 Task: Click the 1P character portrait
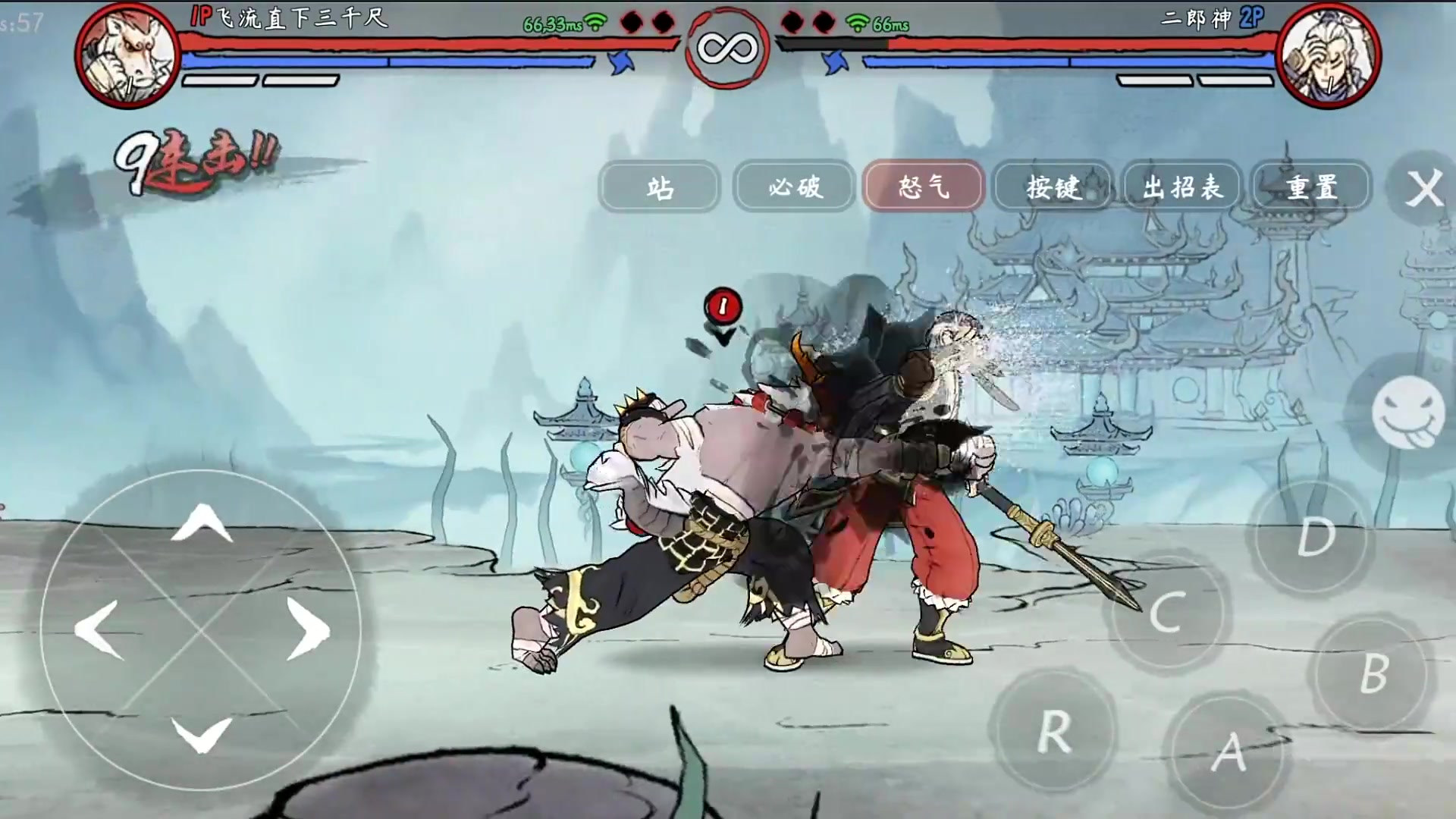coord(127,56)
